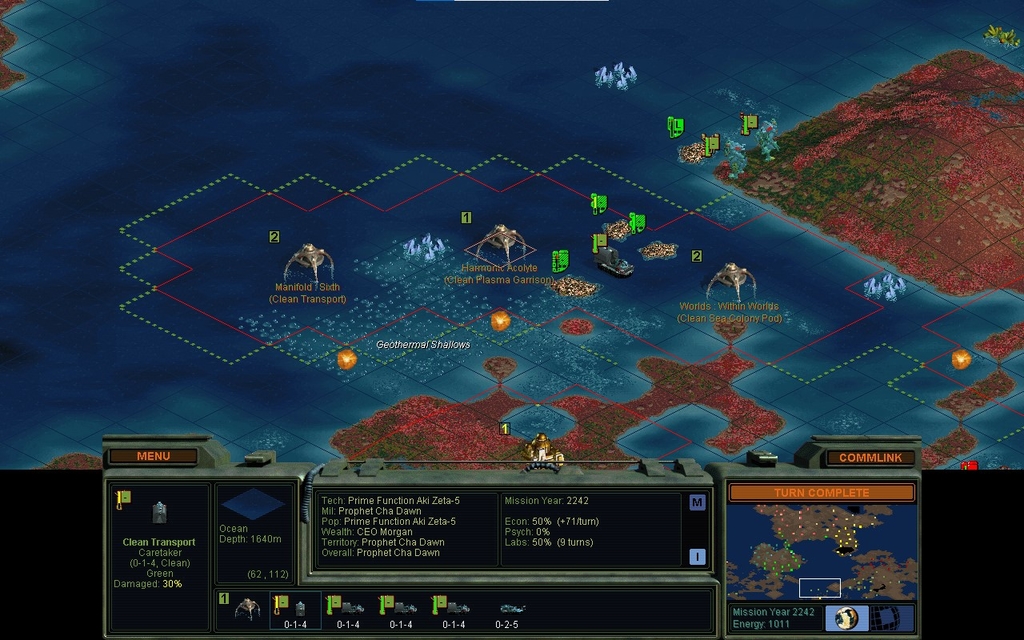Click the I button in the info panel
This screenshot has height=640, width=1024.
697,557
